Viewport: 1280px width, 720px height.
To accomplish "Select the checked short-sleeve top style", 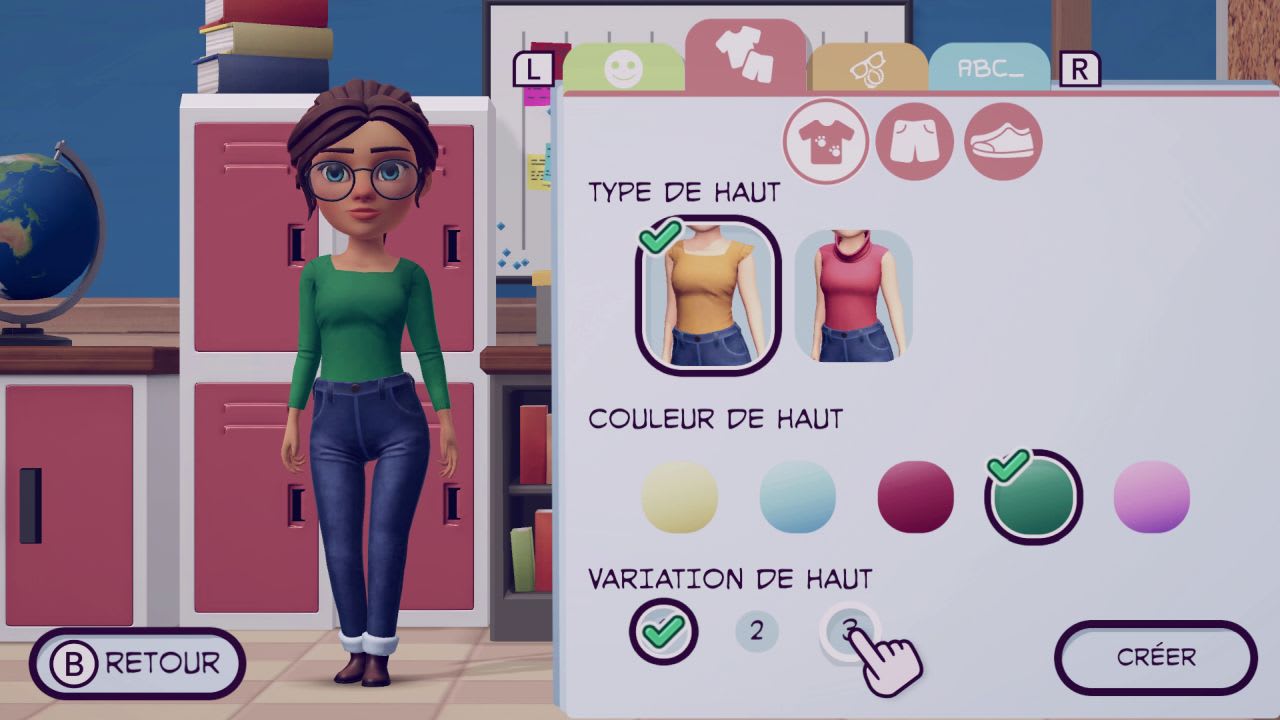I will [707, 295].
